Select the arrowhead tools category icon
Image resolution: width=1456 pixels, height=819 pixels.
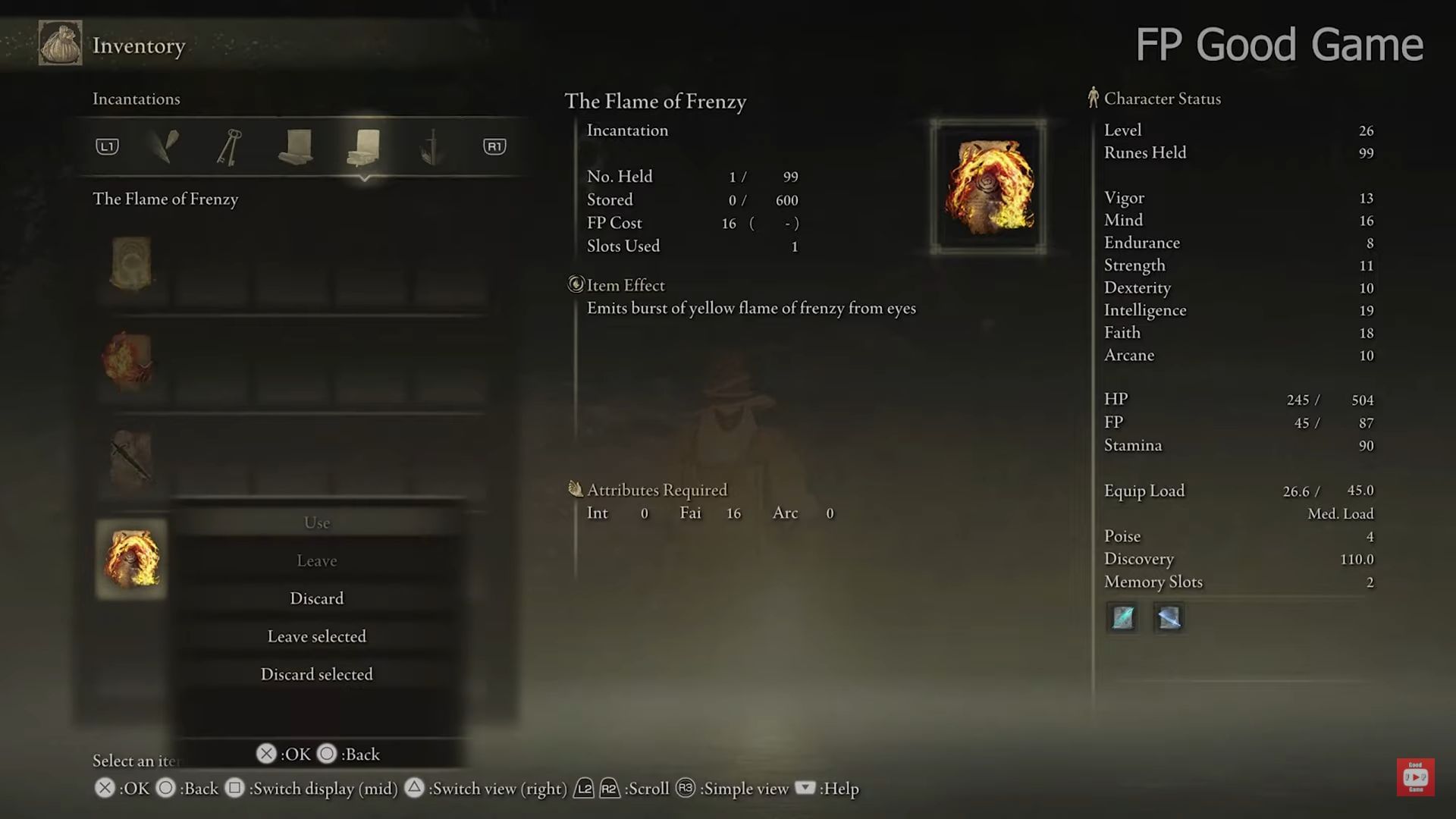pyautogui.click(x=165, y=146)
